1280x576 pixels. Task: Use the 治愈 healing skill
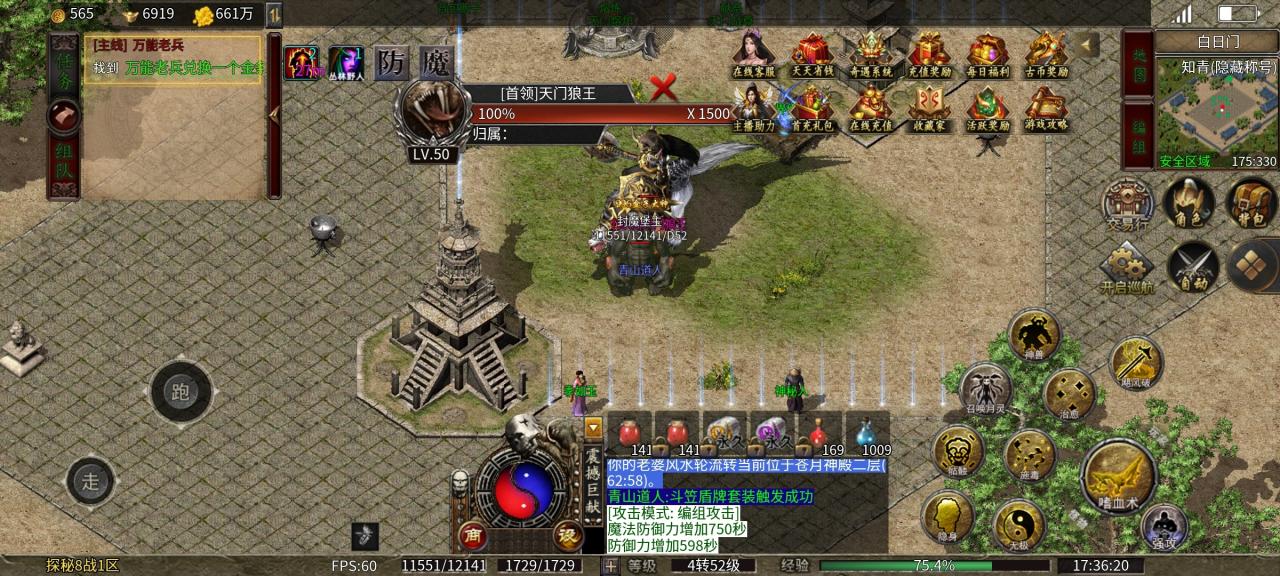[x=1068, y=394]
